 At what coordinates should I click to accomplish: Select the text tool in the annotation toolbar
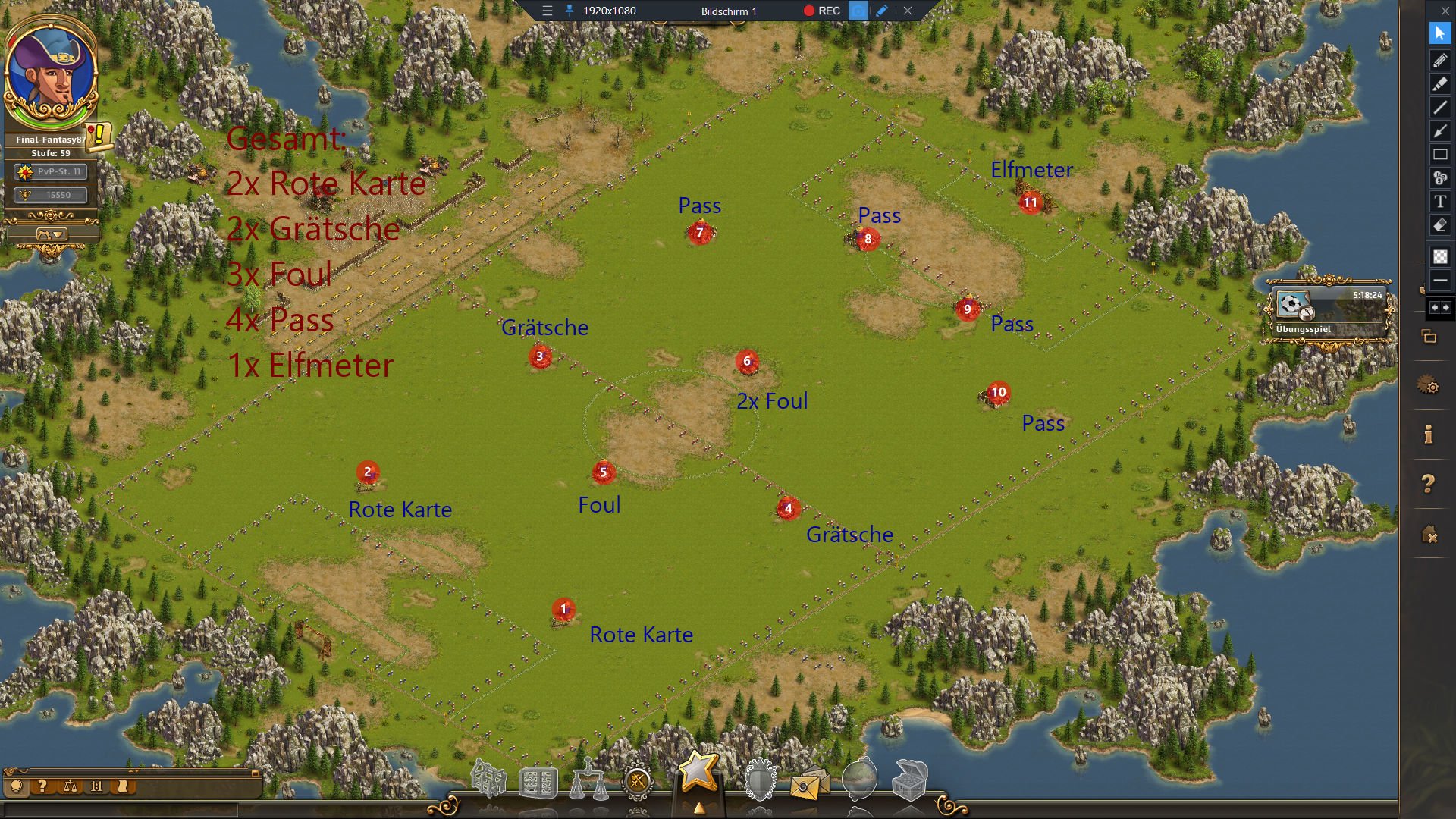click(1439, 202)
